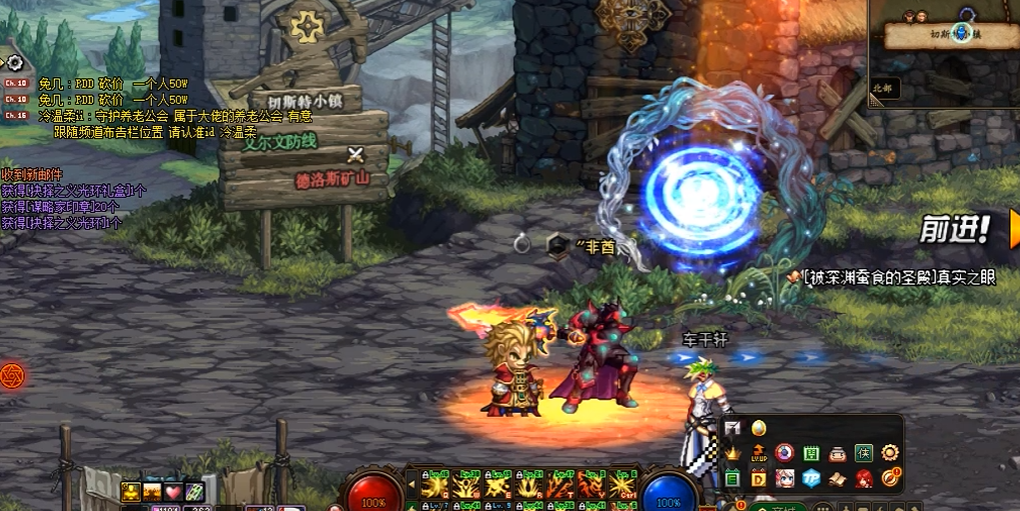1020x511 pixels.
Task: Select the LV.UP level-up icon
Action: click(758, 453)
